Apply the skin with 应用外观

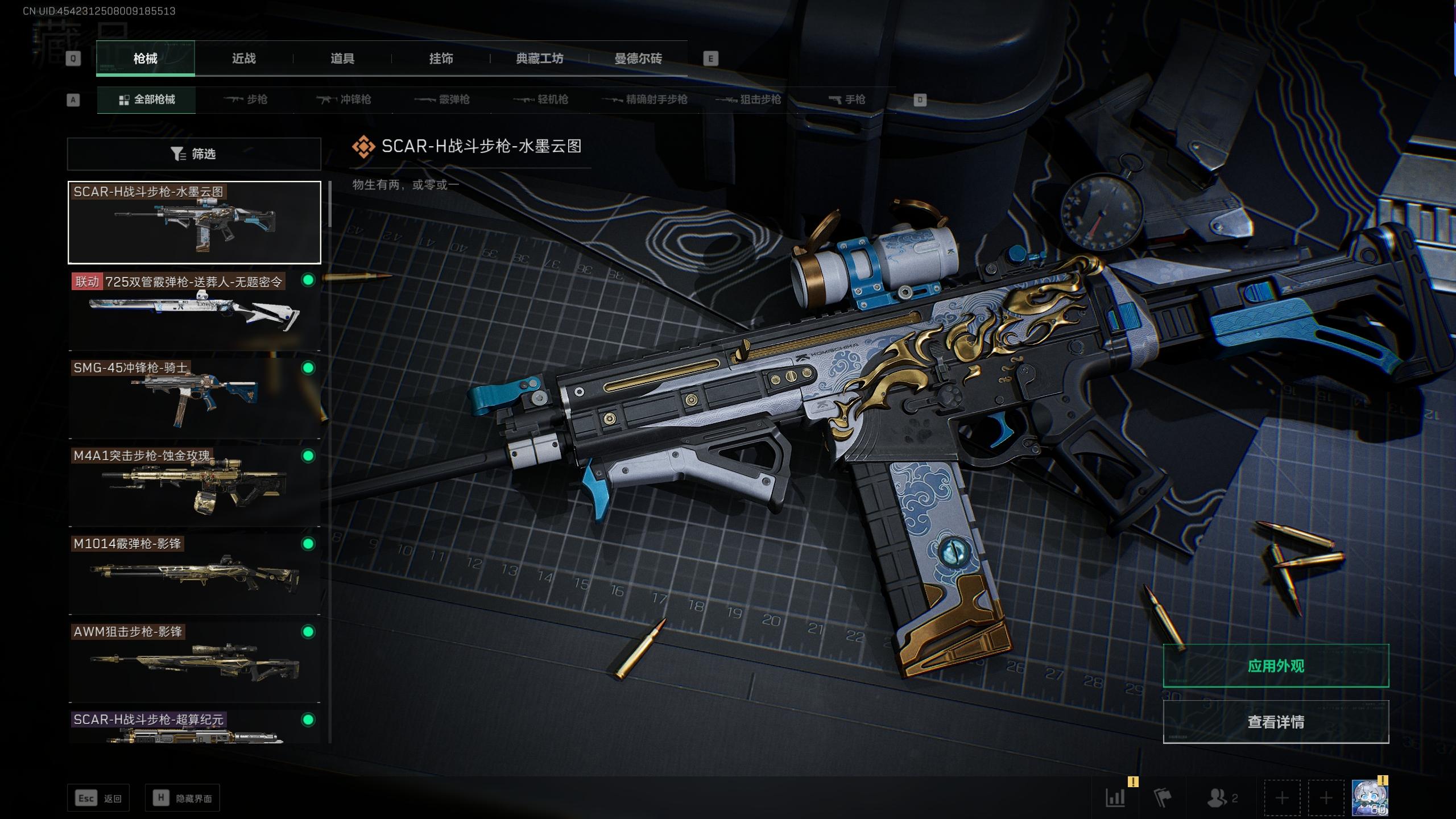1276,666
